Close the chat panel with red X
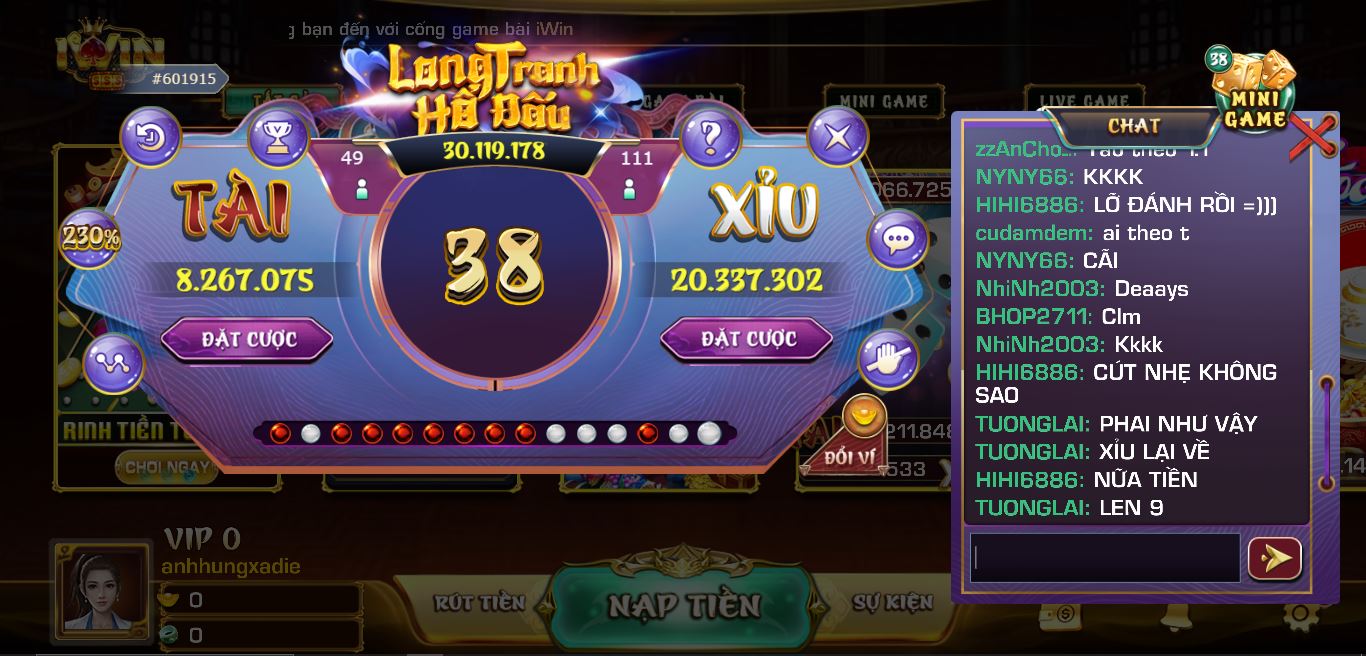Screen dimensions: 1366x656 pyautogui.click(x=1312, y=136)
